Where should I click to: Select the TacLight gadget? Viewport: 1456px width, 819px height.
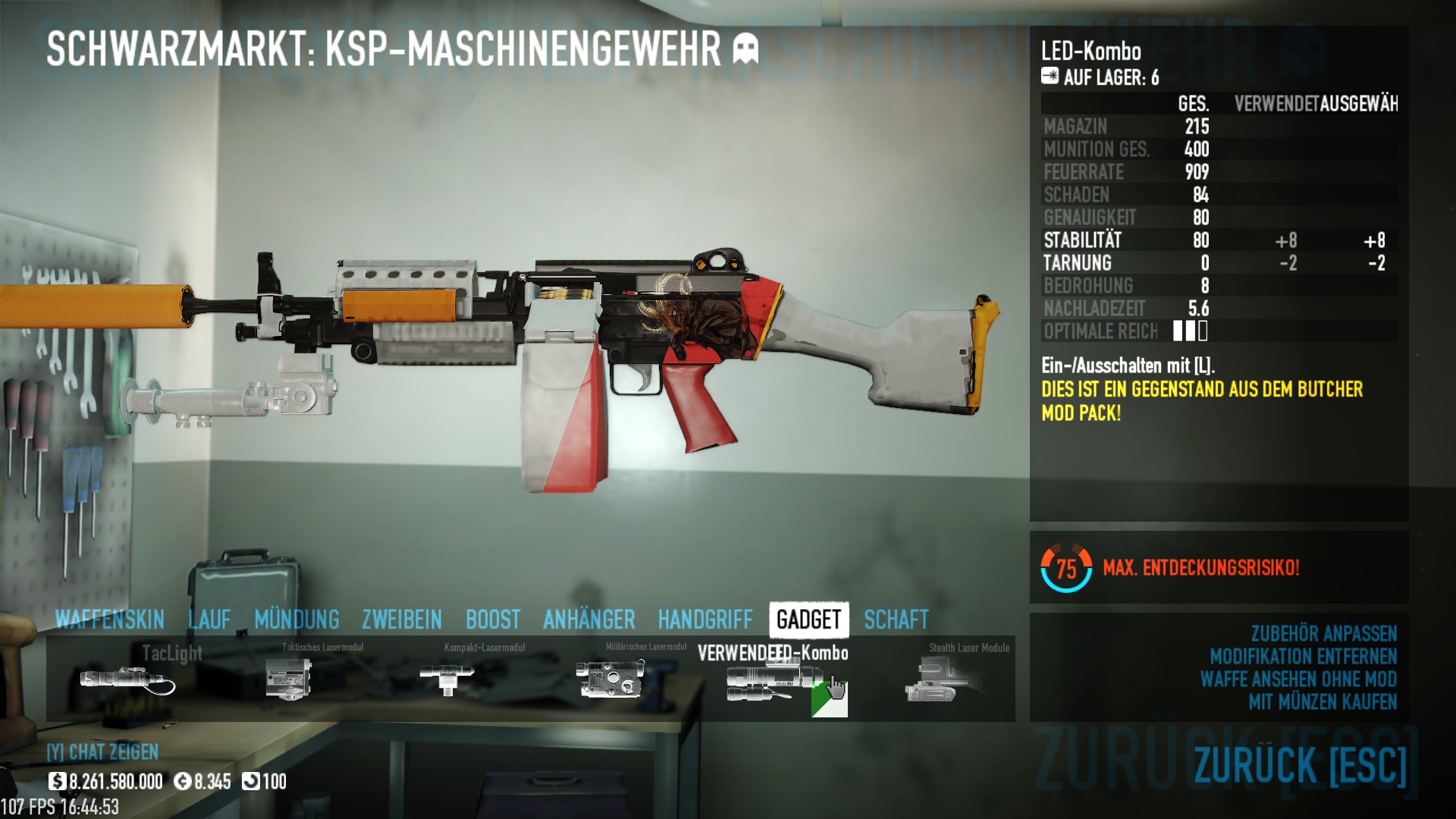(127, 679)
